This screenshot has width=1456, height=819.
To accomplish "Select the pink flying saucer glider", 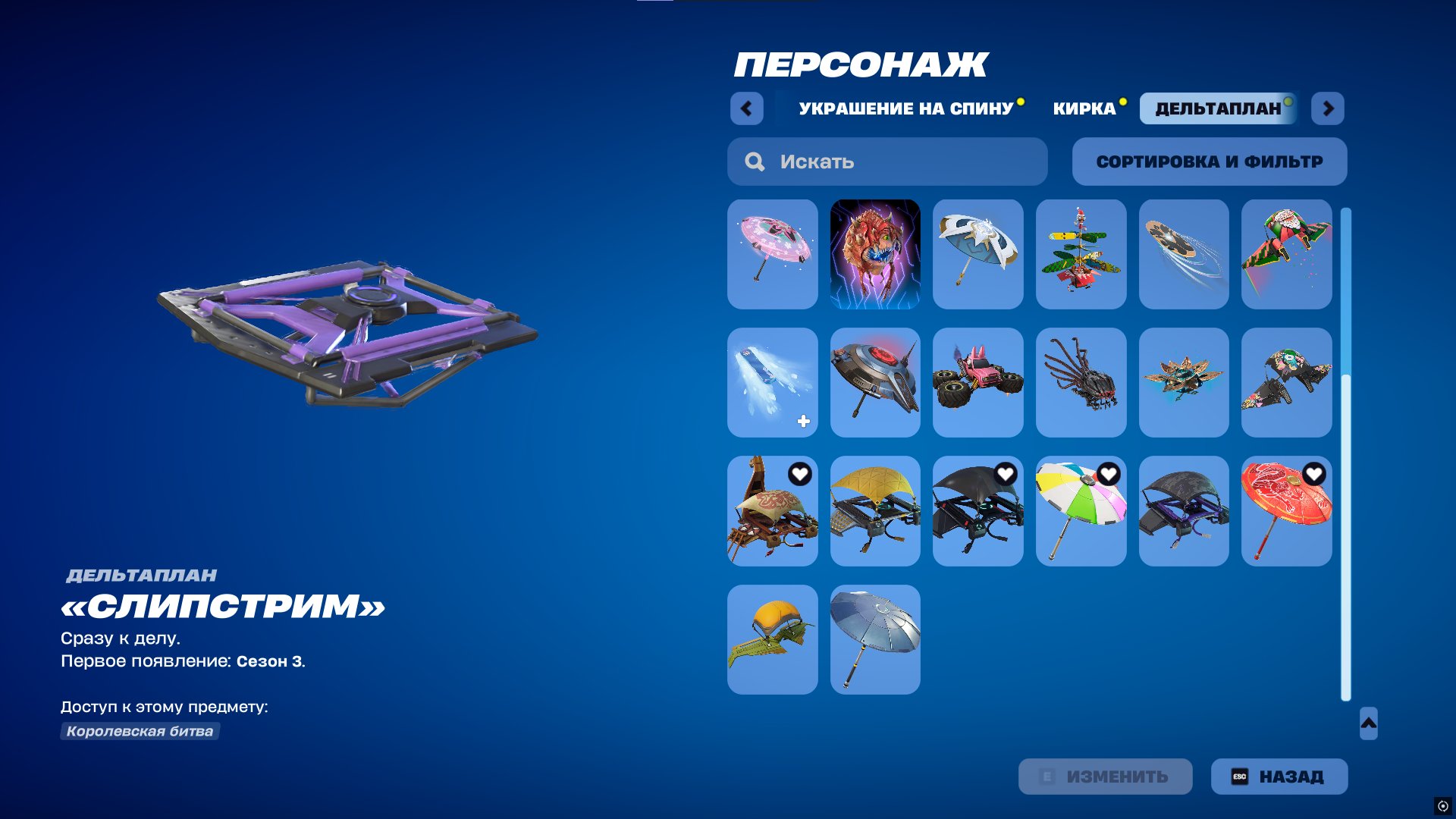I will (772, 254).
